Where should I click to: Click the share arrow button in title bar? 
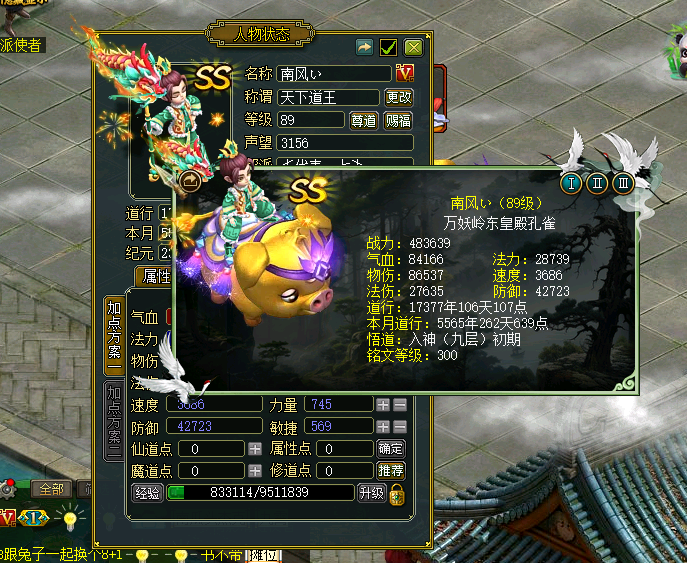[x=365, y=47]
